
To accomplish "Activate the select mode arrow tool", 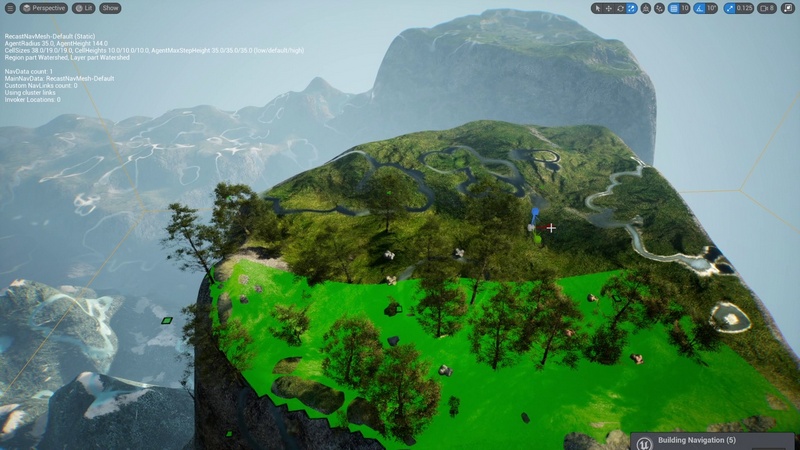I will [599, 8].
